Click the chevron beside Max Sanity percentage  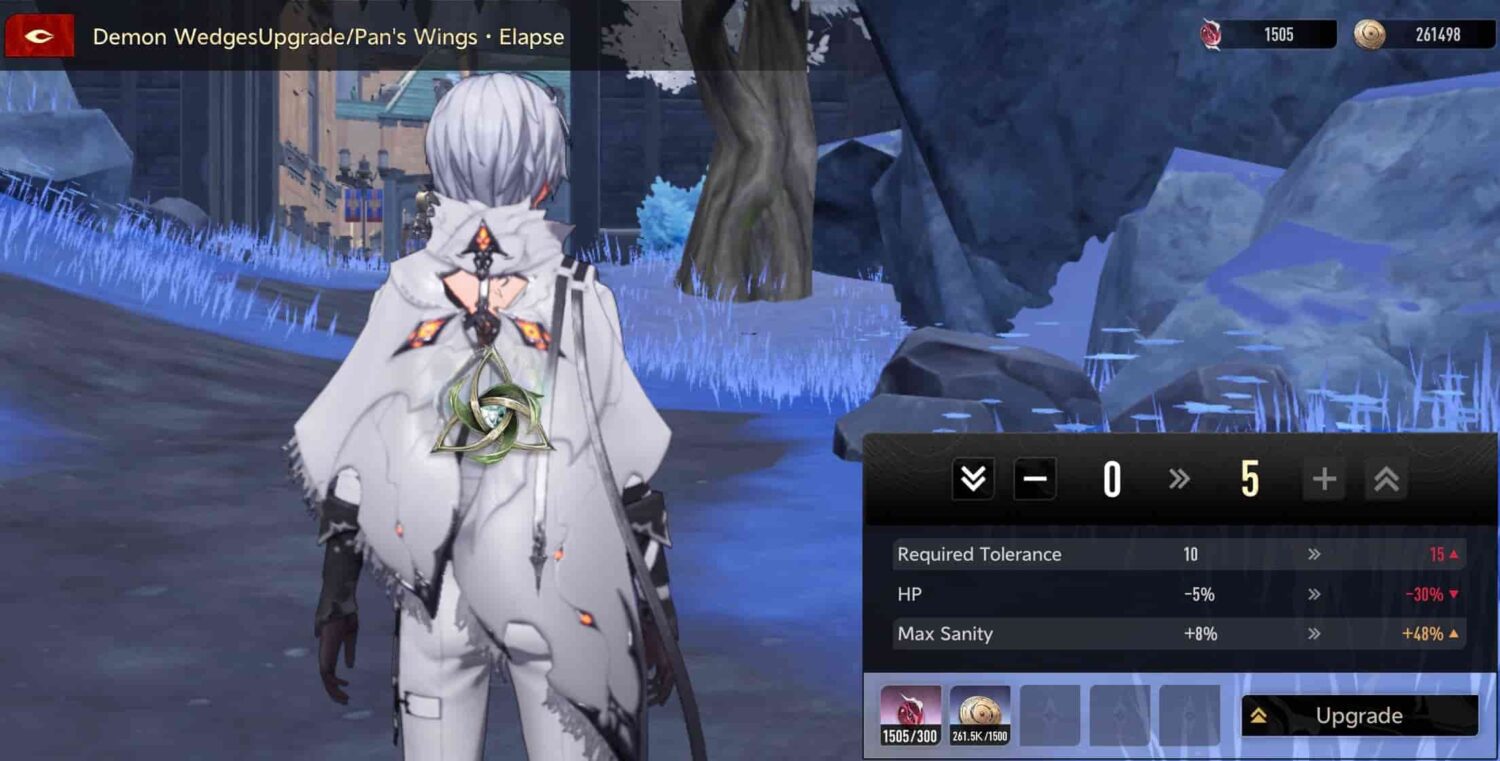(1315, 633)
